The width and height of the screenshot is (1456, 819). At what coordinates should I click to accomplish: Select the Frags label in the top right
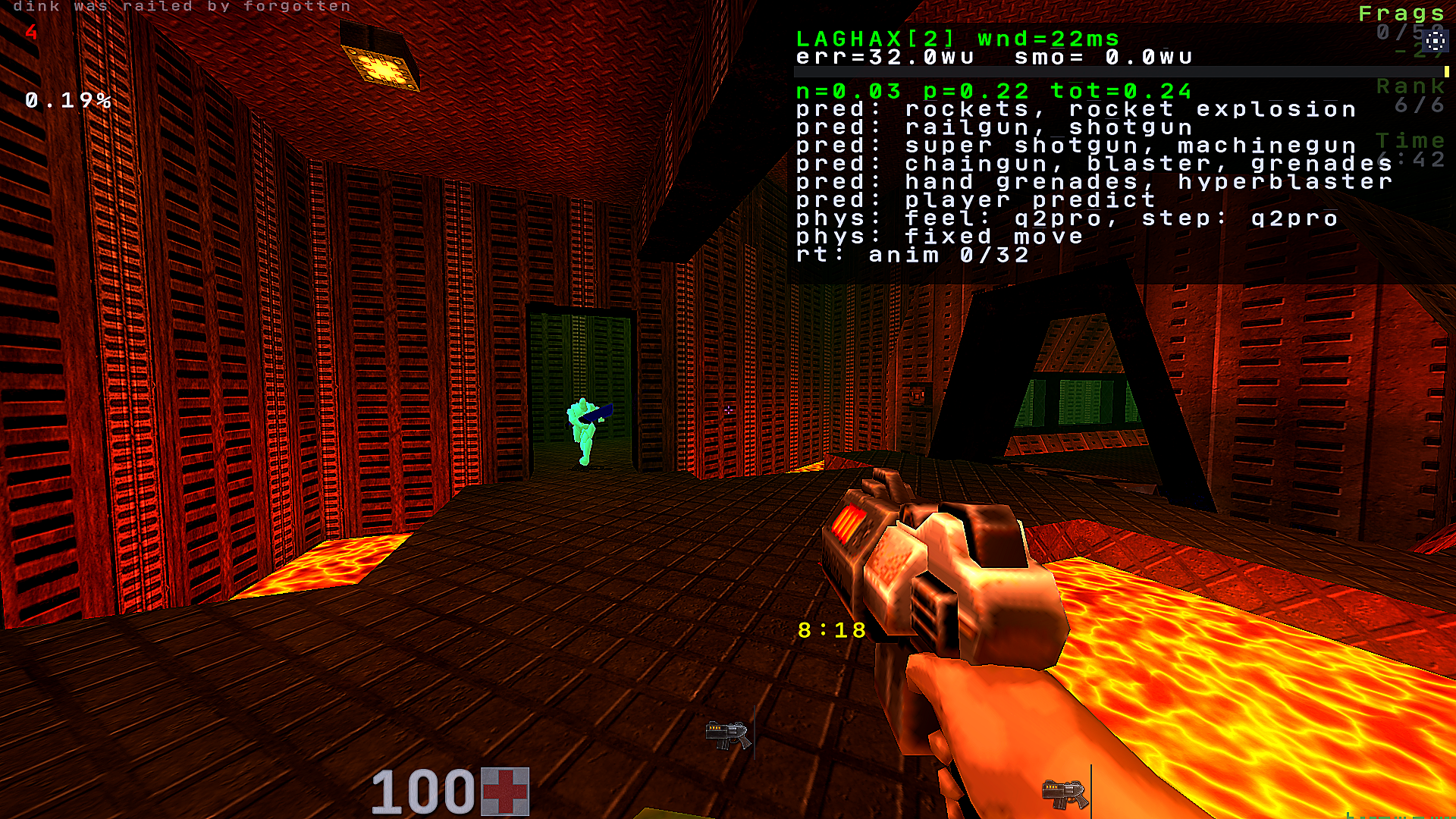(x=1401, y=12)
